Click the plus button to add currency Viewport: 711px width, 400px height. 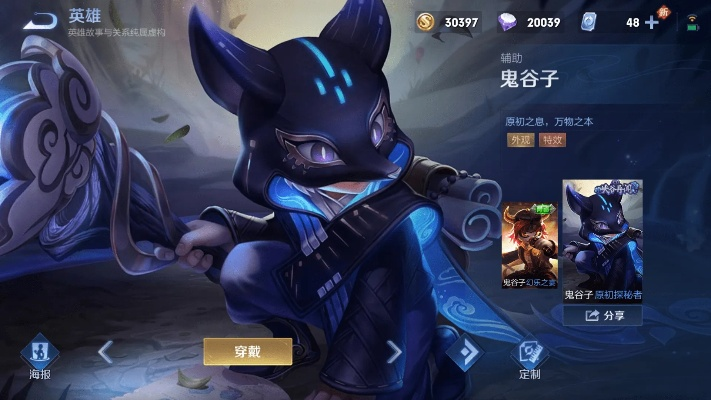tap(652, 22)
